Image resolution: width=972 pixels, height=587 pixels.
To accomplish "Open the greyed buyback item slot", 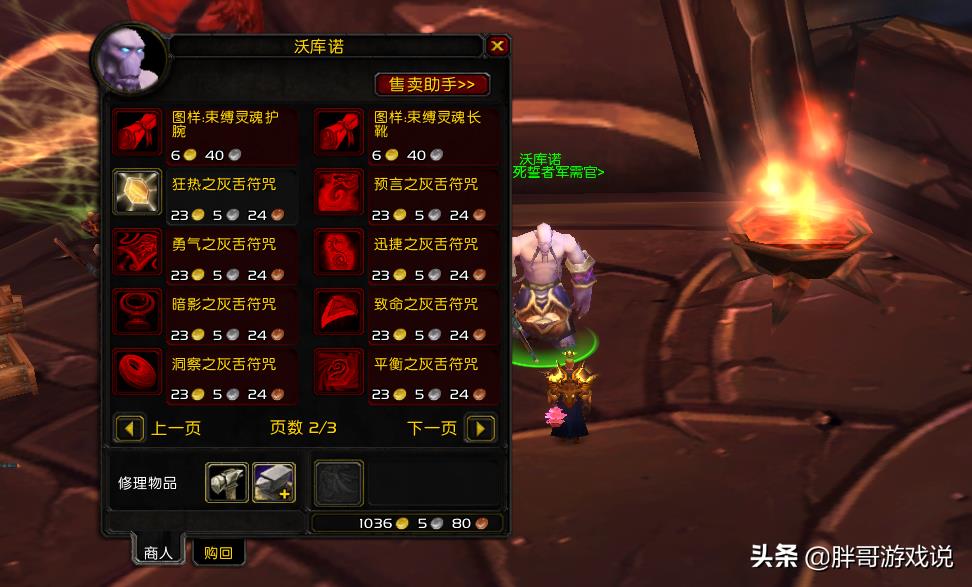I will [339, 483].
